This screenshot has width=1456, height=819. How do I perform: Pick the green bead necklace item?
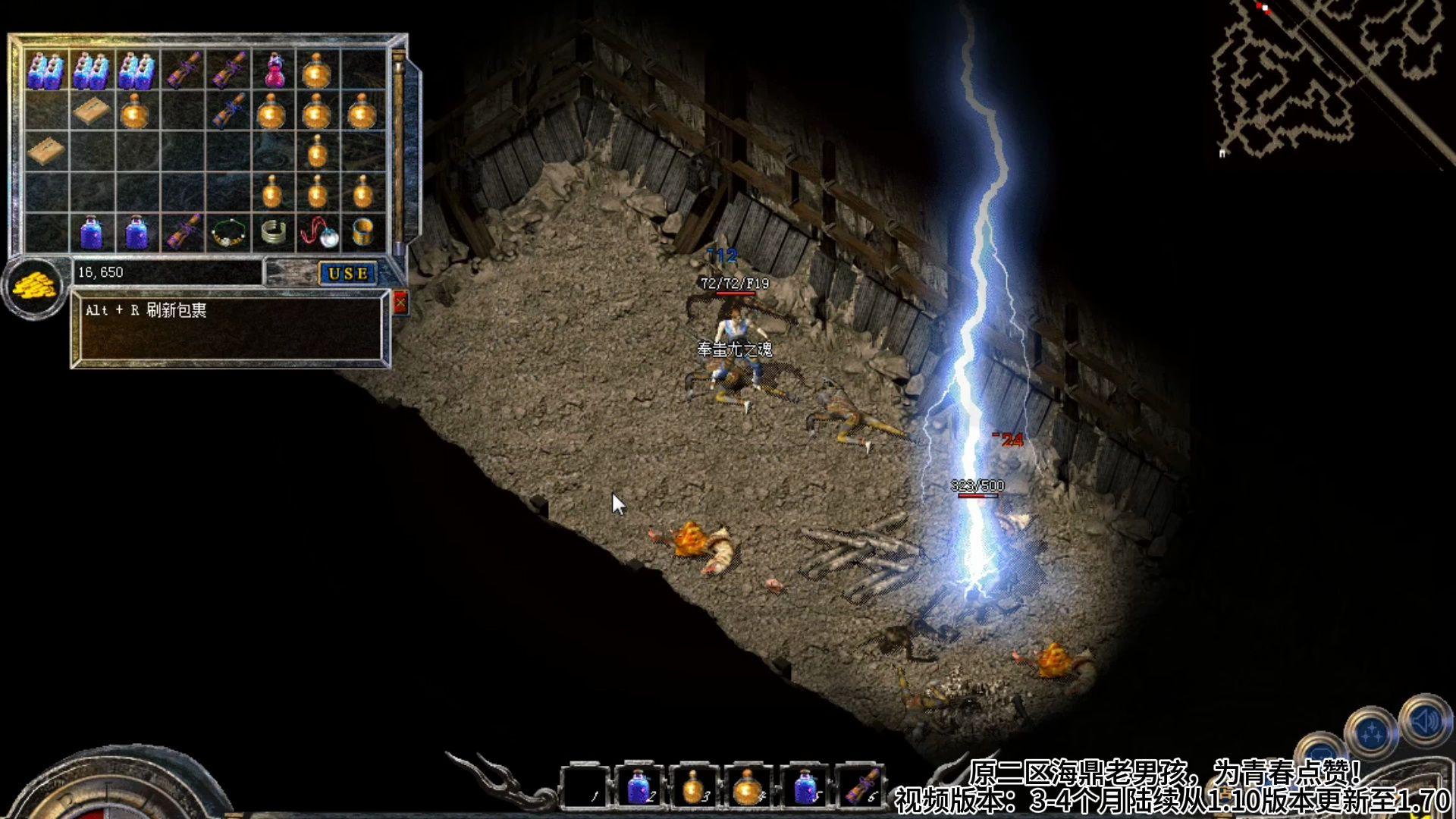[x=227, y=233]
